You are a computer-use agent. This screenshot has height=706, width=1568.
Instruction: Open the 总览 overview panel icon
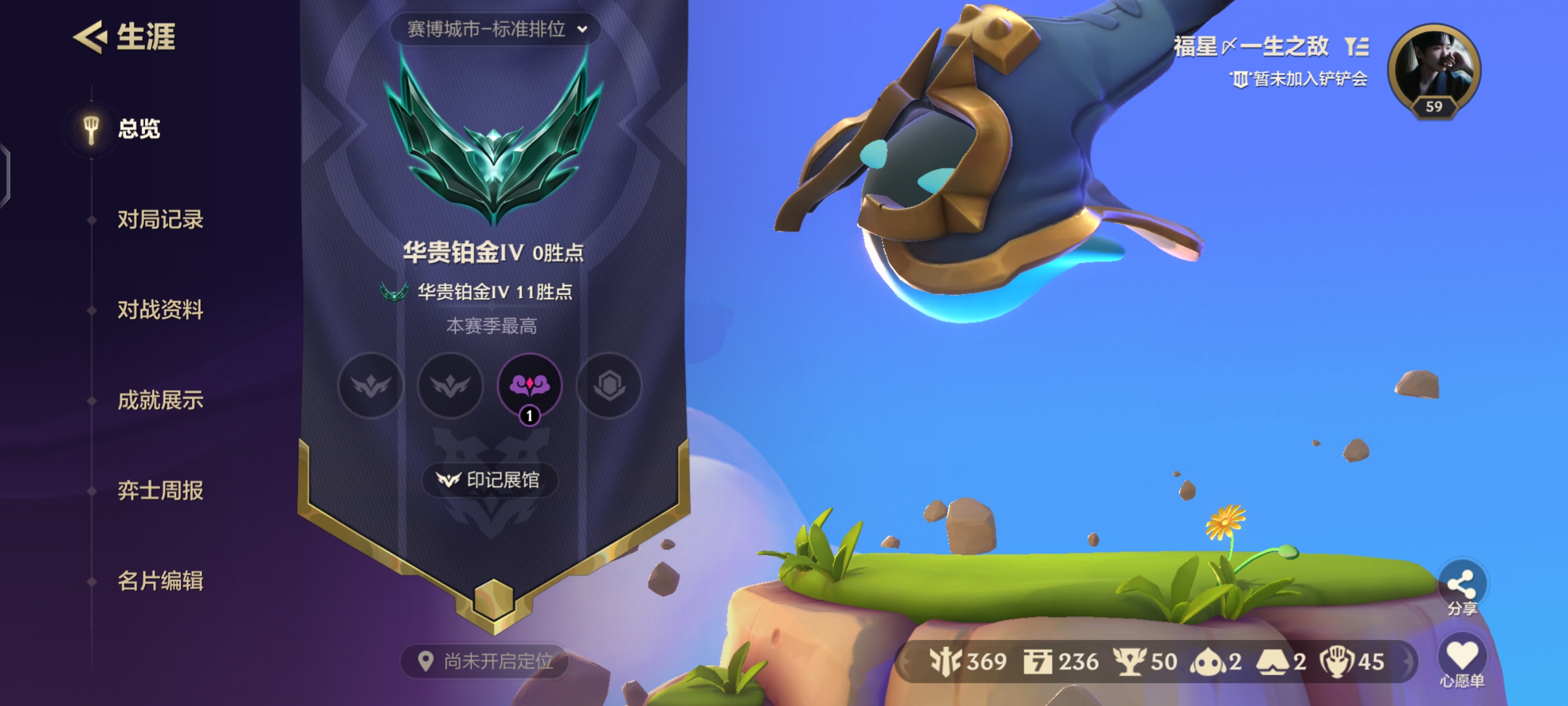click(x=90, y=129)
